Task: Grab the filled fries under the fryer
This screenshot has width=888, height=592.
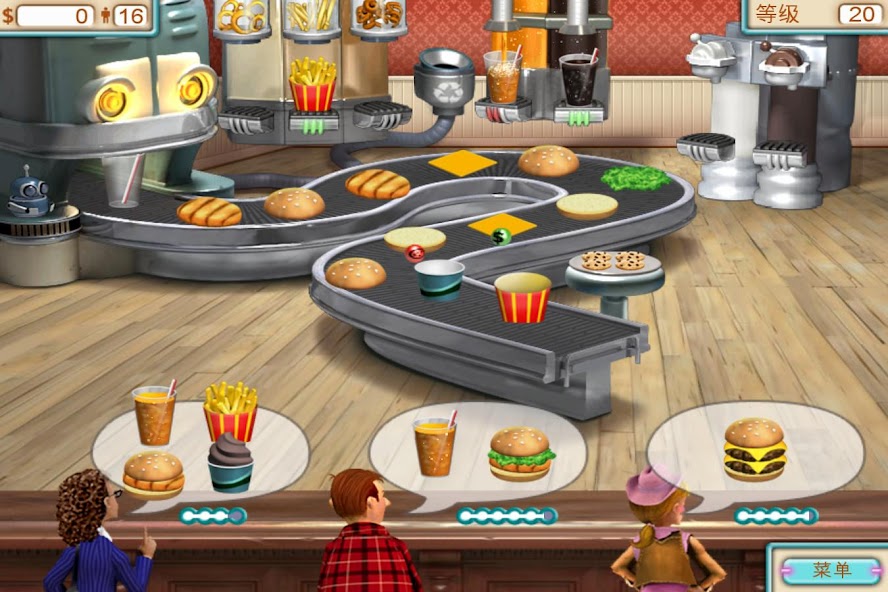Action: tap(312, 85)
